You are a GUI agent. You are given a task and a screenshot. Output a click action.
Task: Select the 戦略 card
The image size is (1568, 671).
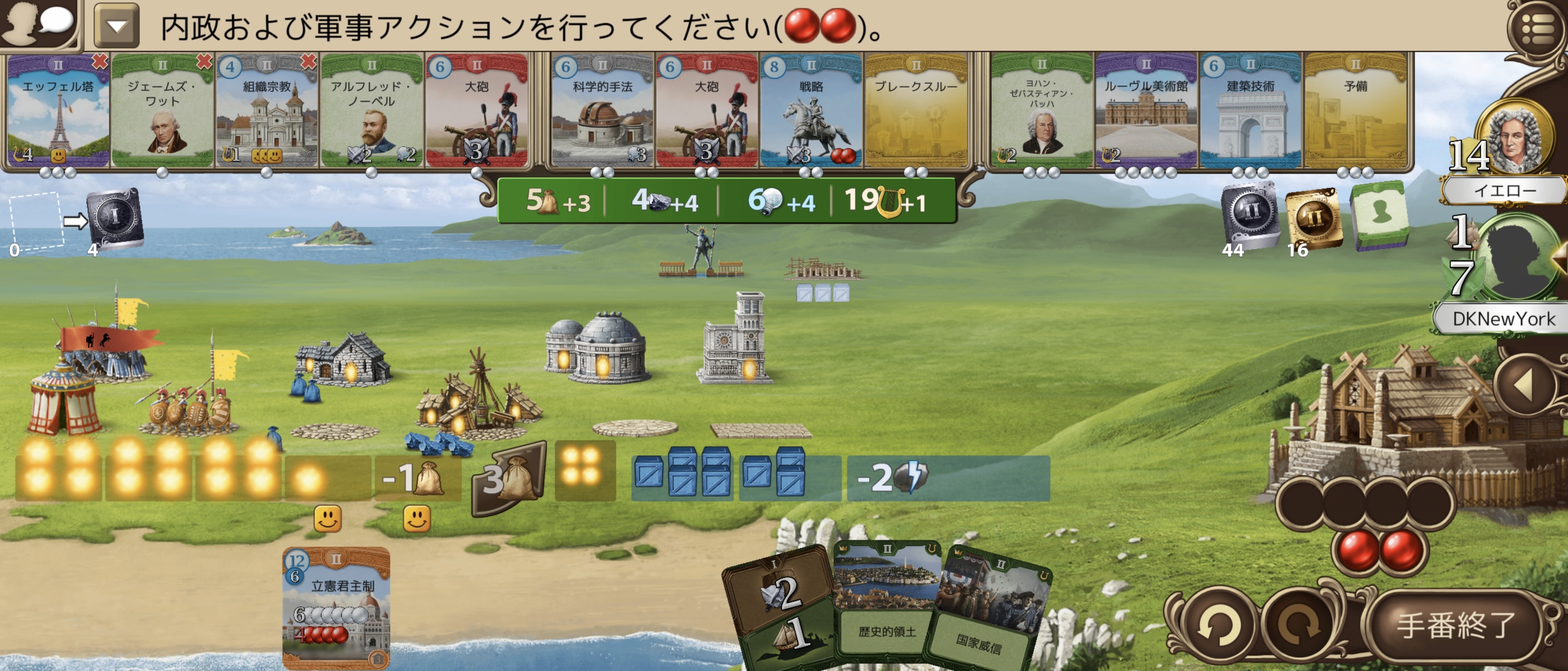coord(811,113)
